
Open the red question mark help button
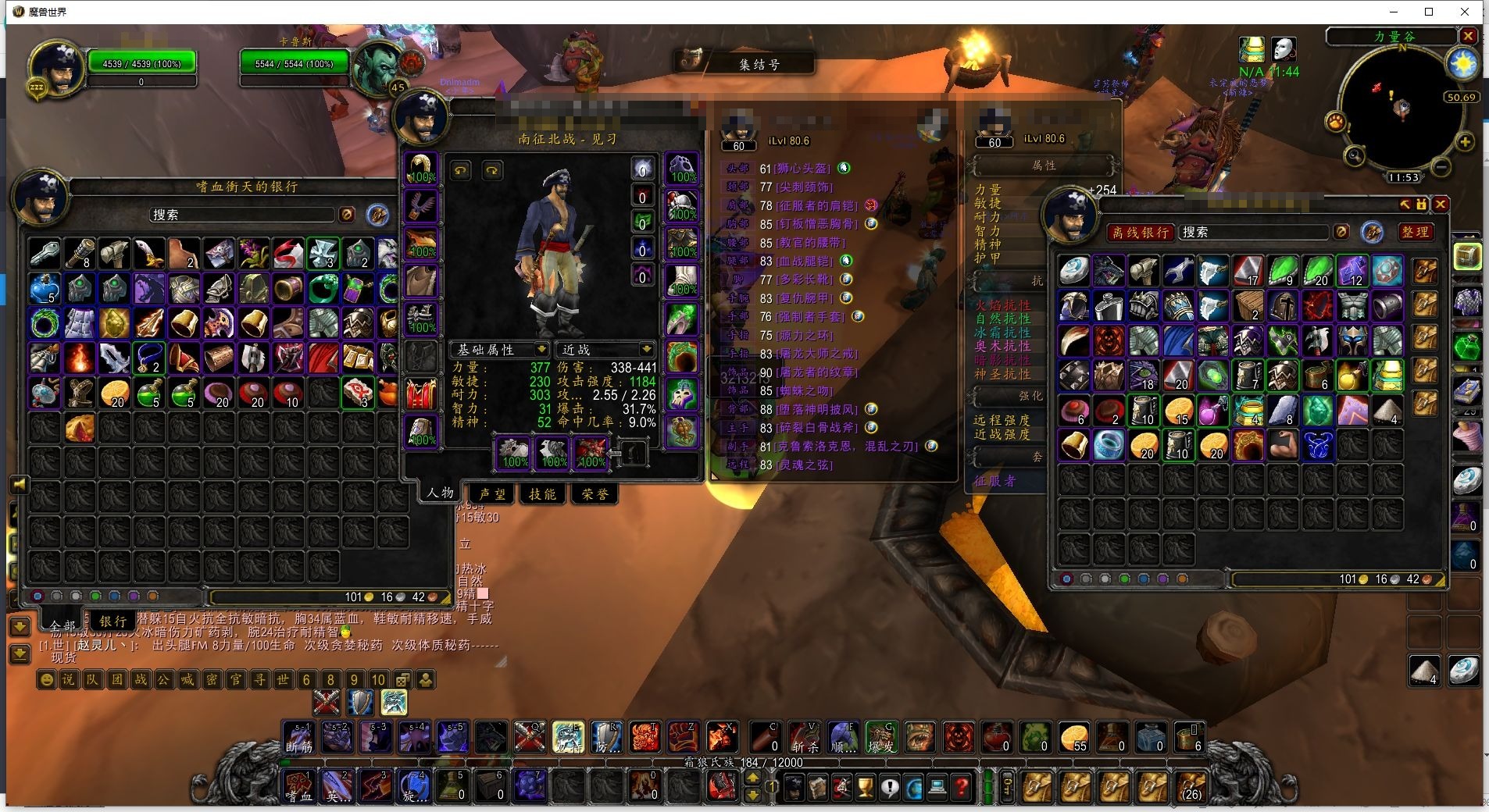[961, 787]
